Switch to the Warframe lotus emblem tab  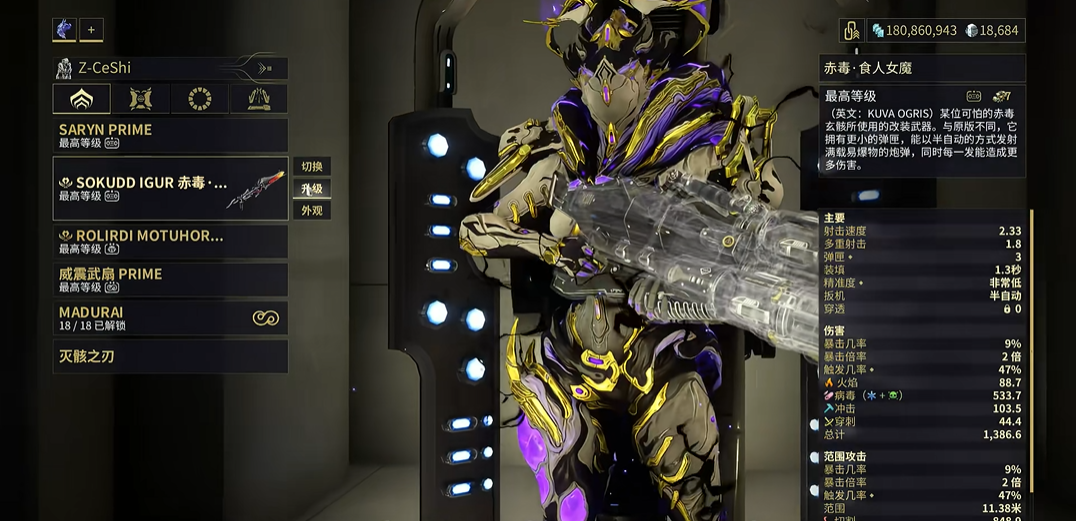pyautogui.click(x=82, y=99)
